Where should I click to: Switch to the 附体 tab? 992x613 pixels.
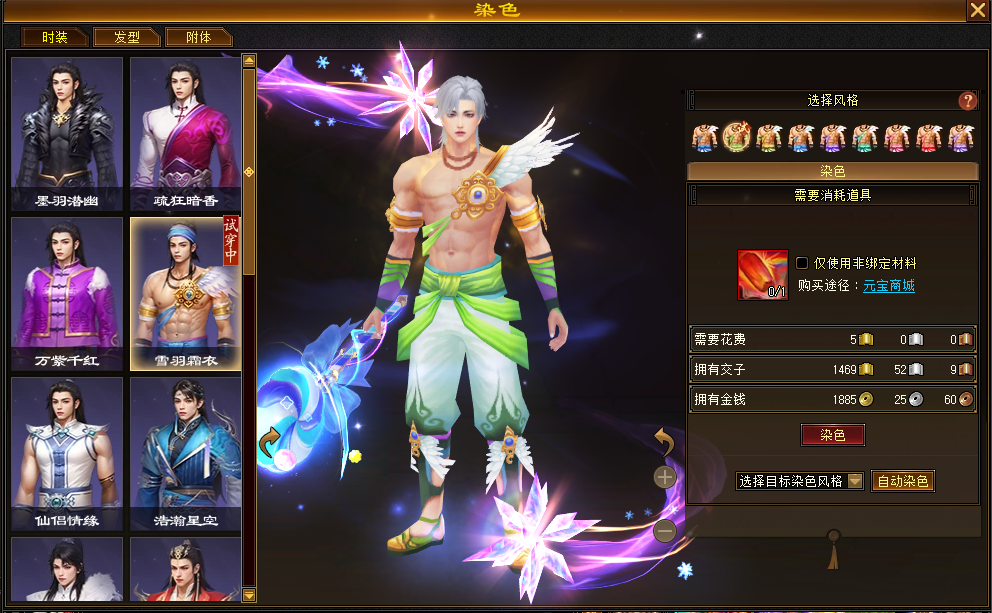pos(199,38)
